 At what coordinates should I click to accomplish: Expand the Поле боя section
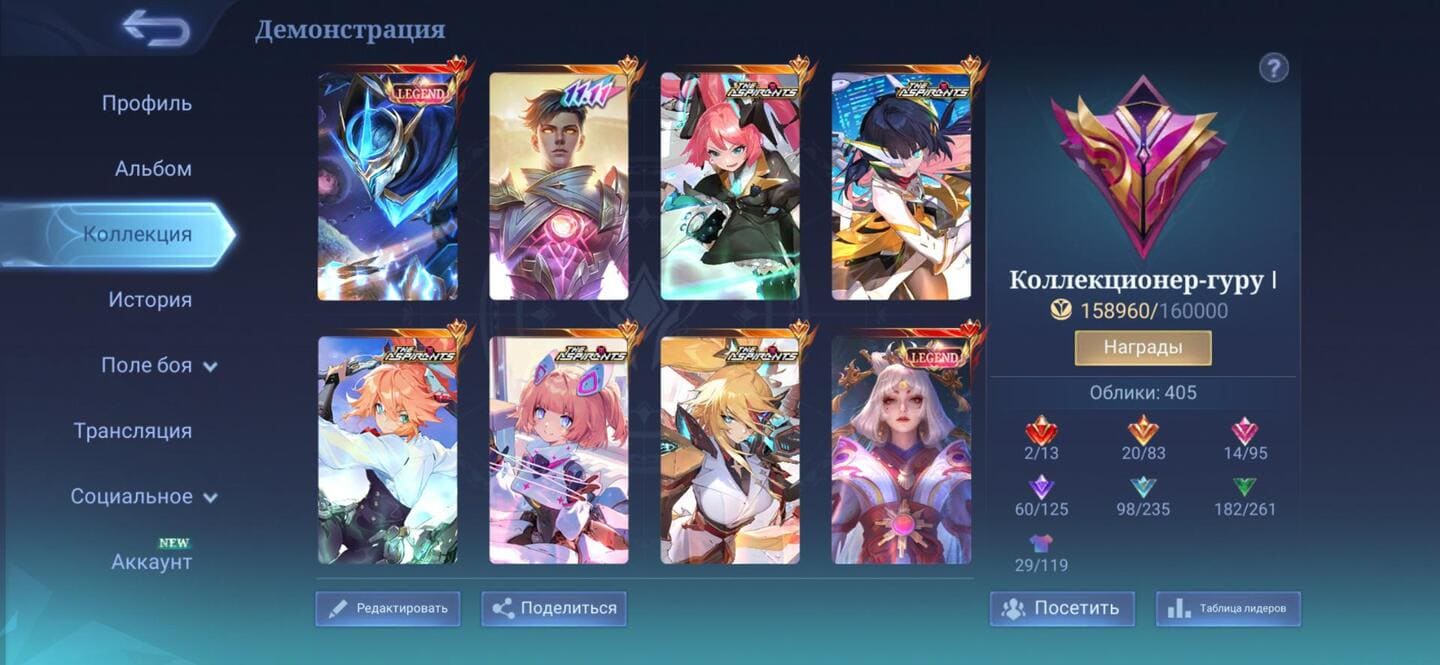click(x=158, y=365)
